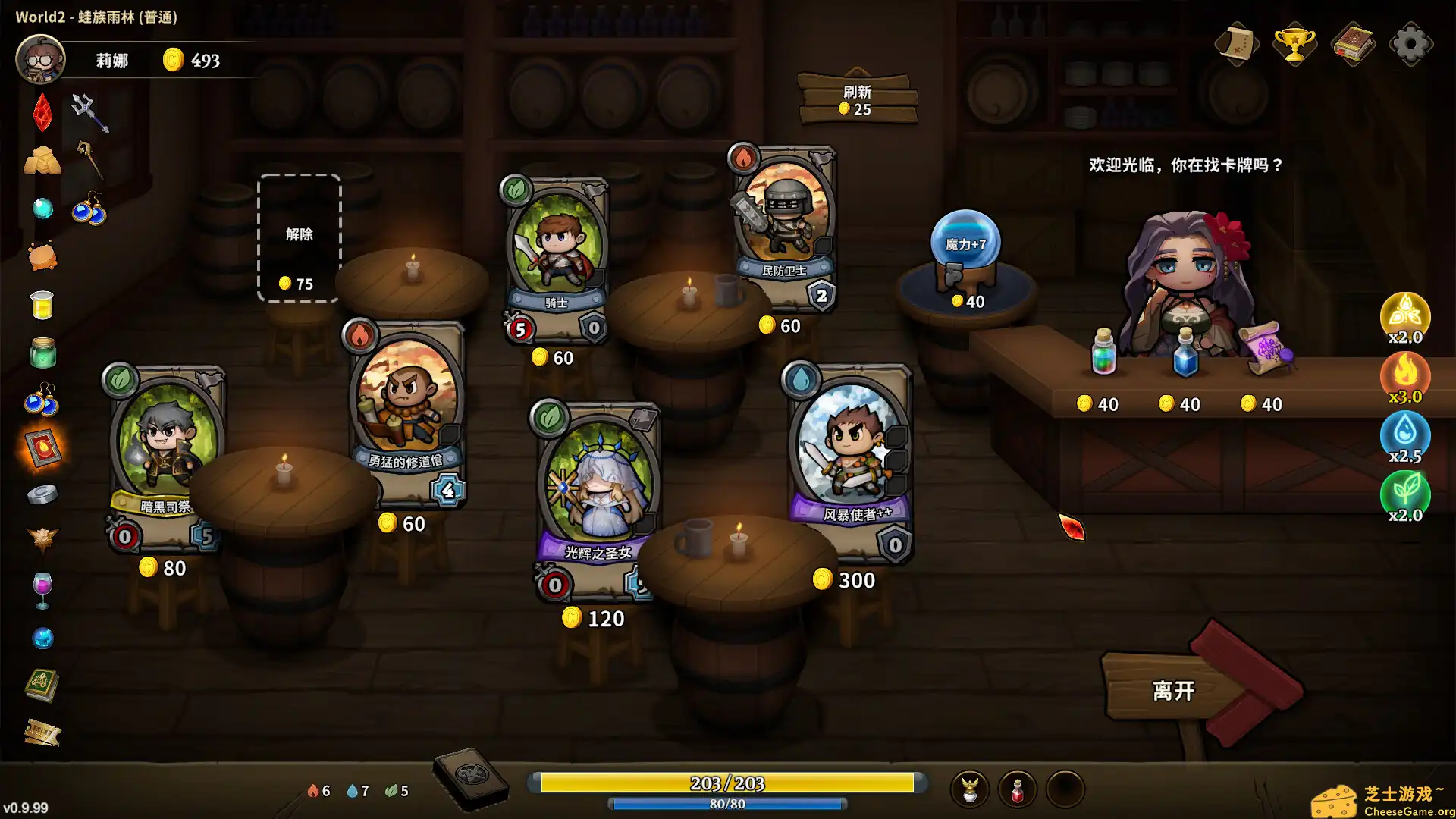Select the glowing fire card in left sidebar
Viewport: 1456px width, 819px height.
tap(42, 449)
